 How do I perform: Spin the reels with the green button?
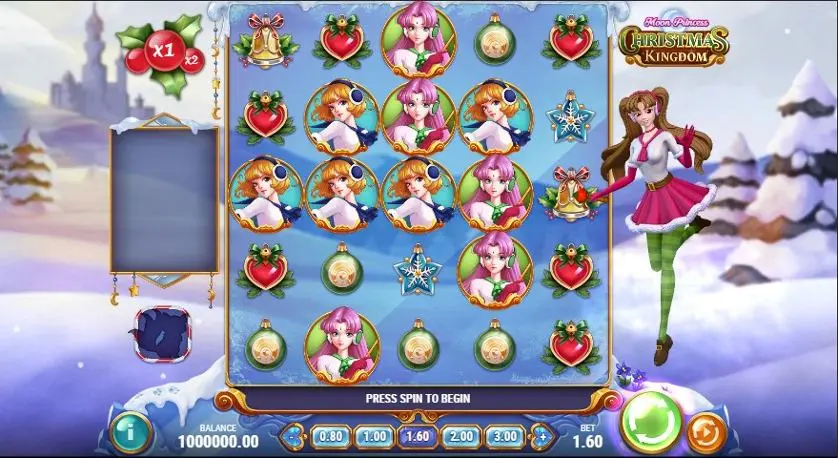(651, 423)
